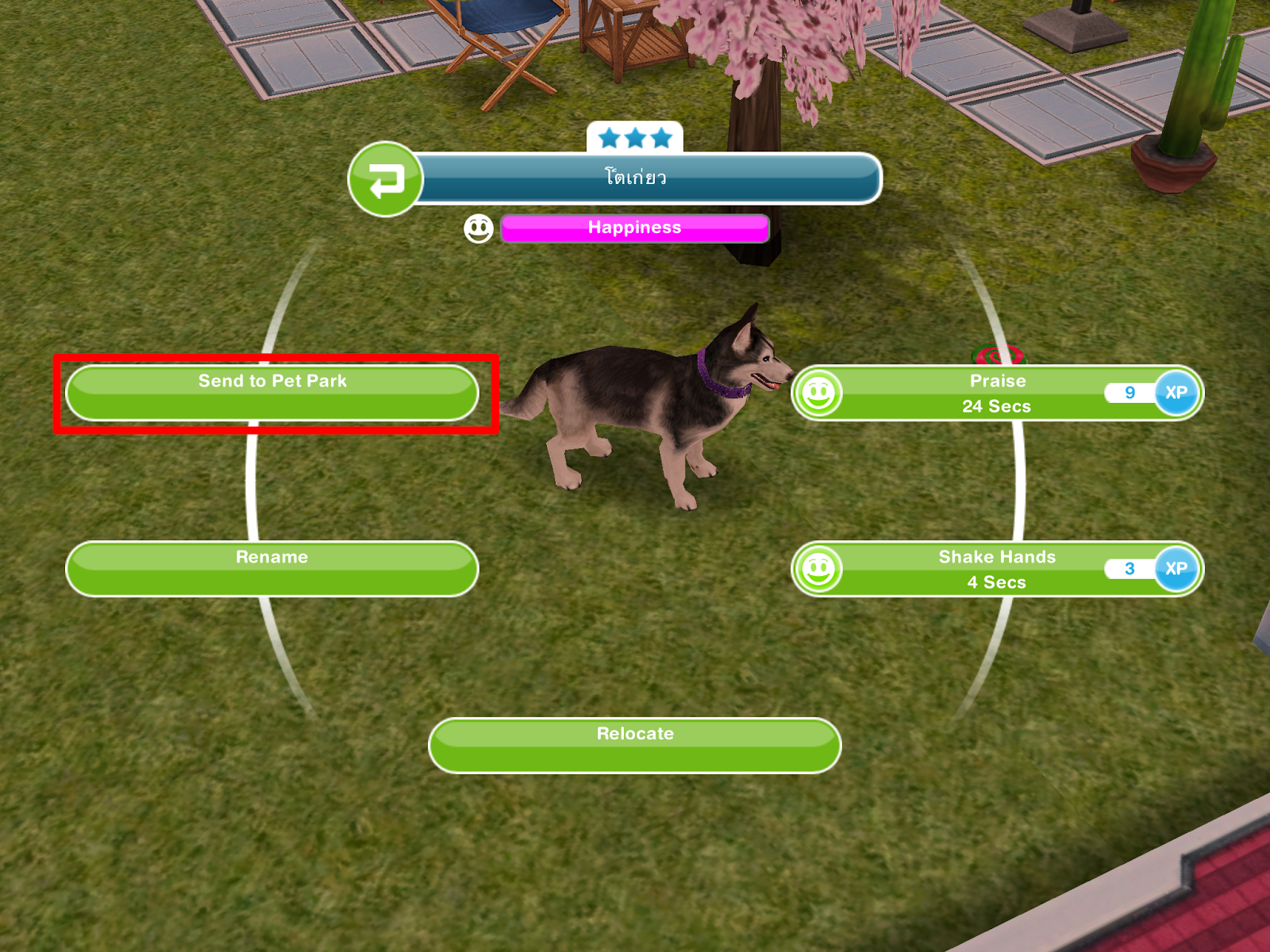Click the 9 XP counter on Praise
1270x952 pixels.
[1128, 393]
